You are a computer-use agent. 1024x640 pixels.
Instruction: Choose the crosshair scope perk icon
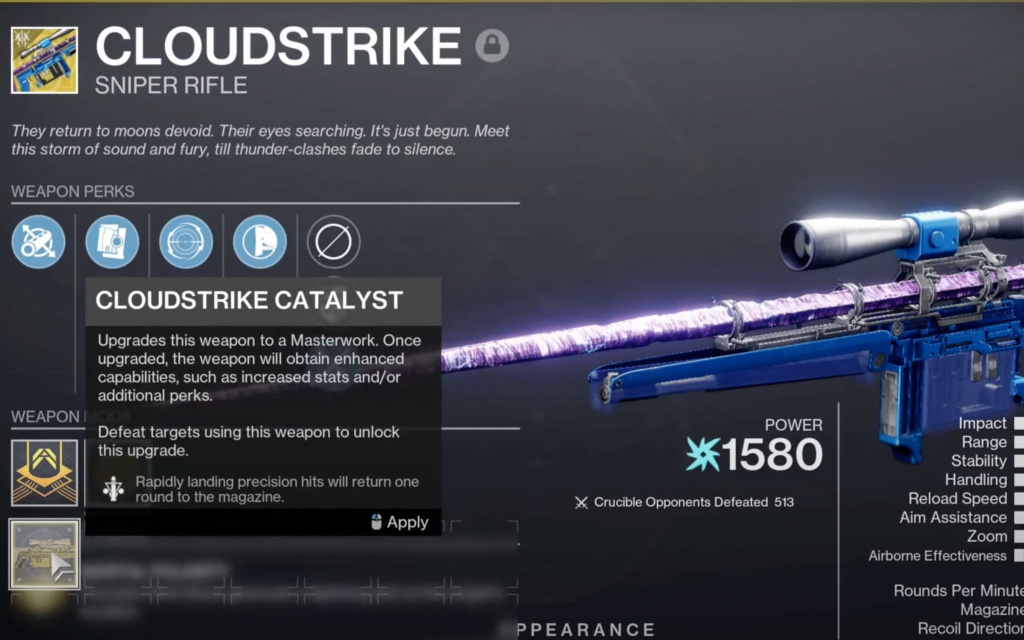tap(186, 242)
